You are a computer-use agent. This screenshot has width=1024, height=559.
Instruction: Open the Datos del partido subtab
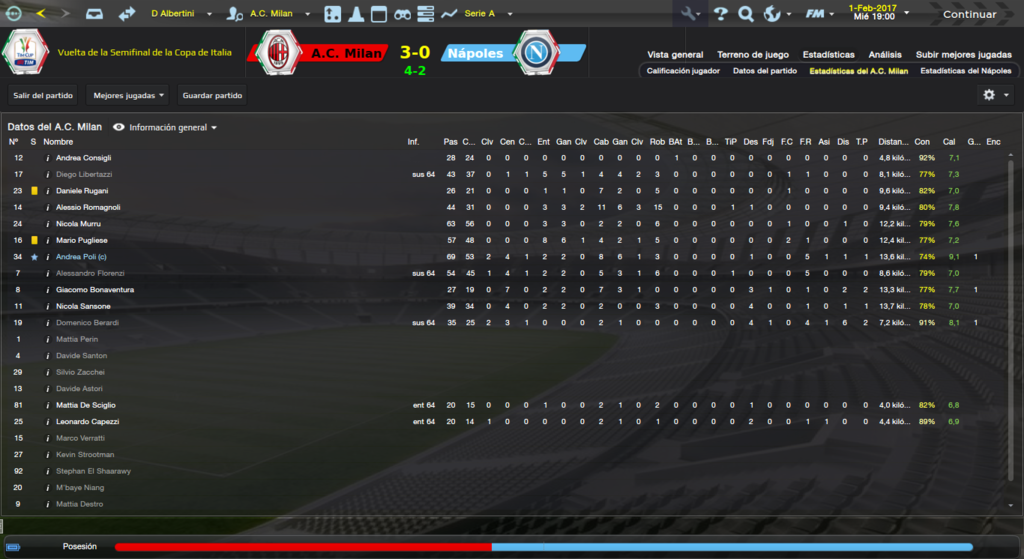pos(764,72)
